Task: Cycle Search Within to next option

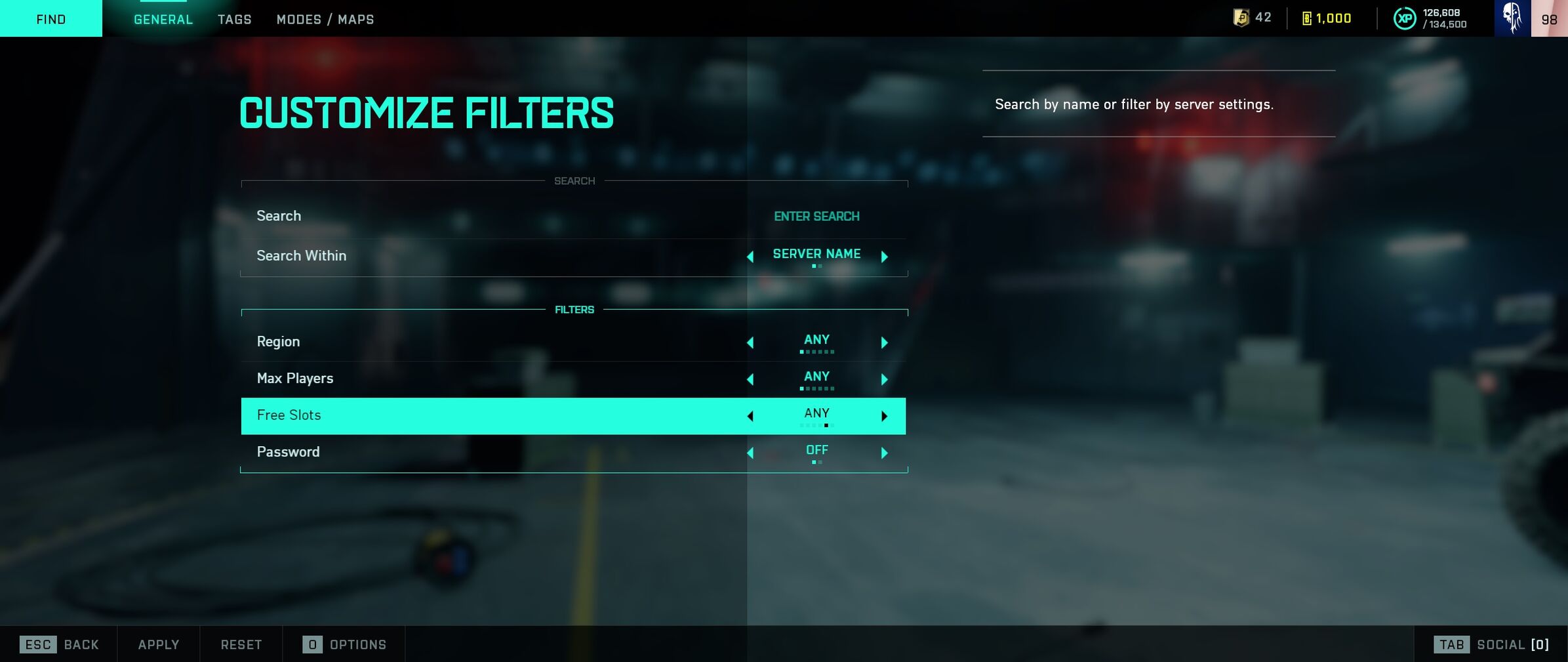Action: click(x=884, y=257)
